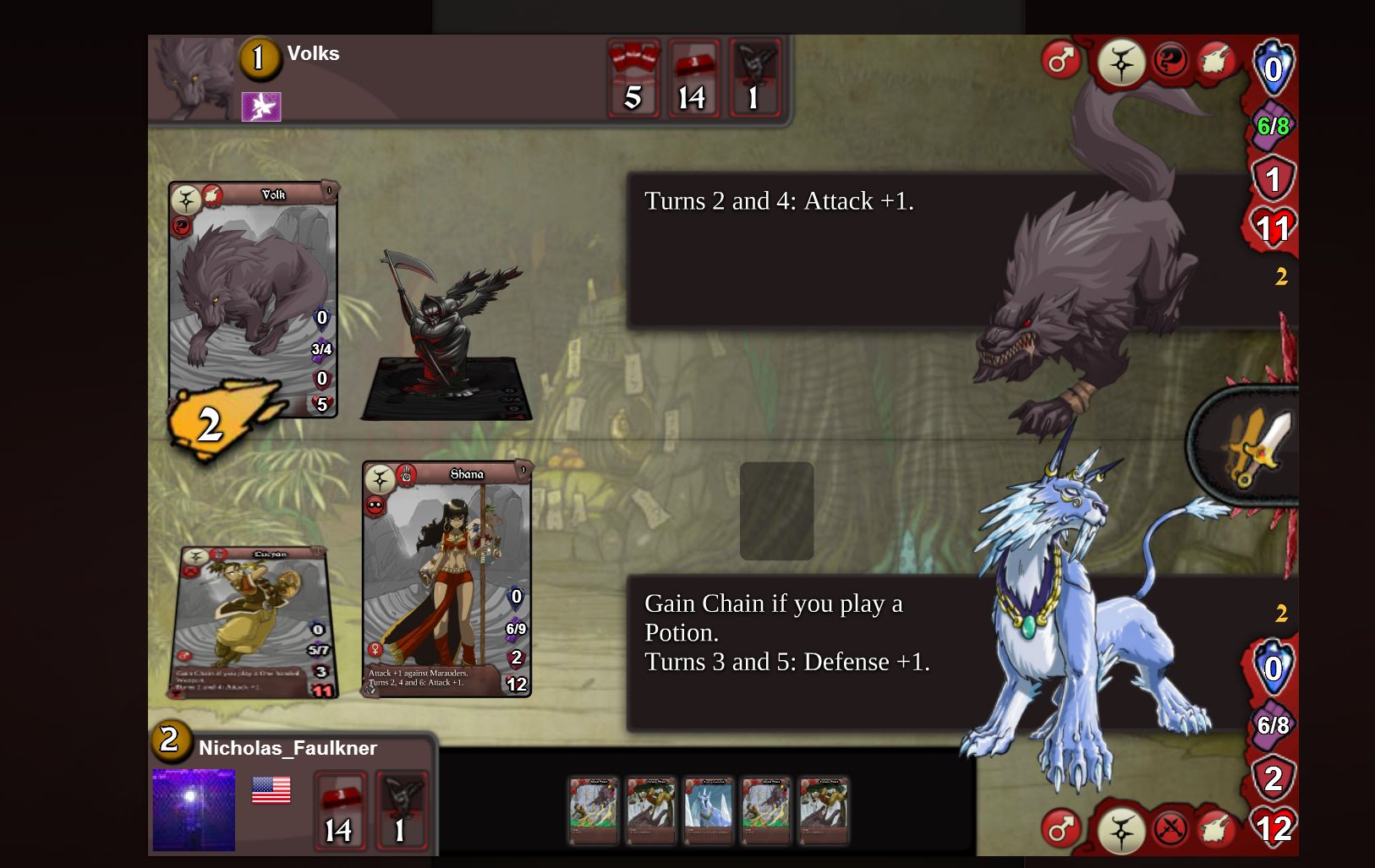Image resolution: width=1375 pixels, height=868 pixels.
Task: Pick the ice beast card in hand
Action: click(708, 811)
